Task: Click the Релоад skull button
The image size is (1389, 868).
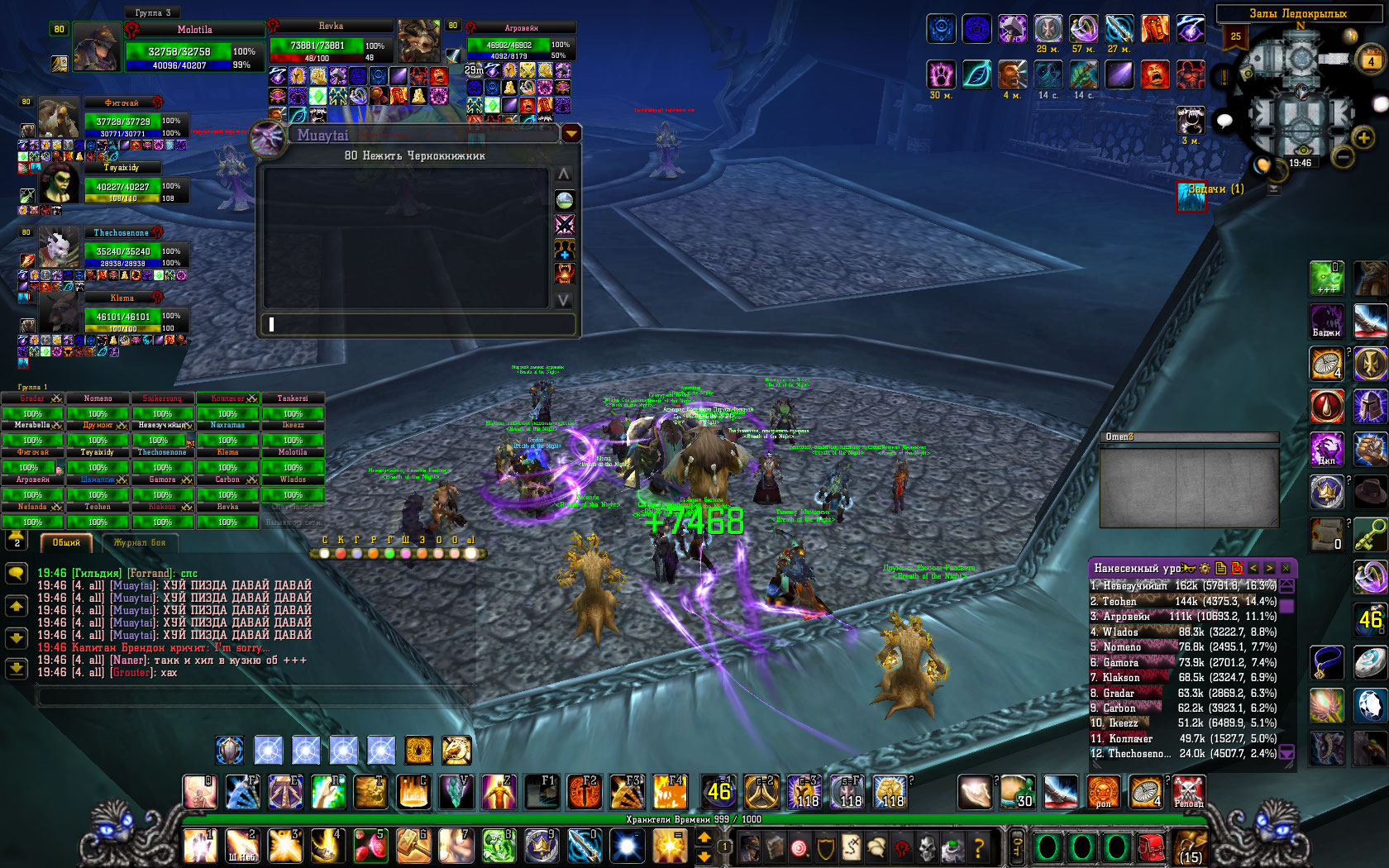Action: tap(1188, 792)
